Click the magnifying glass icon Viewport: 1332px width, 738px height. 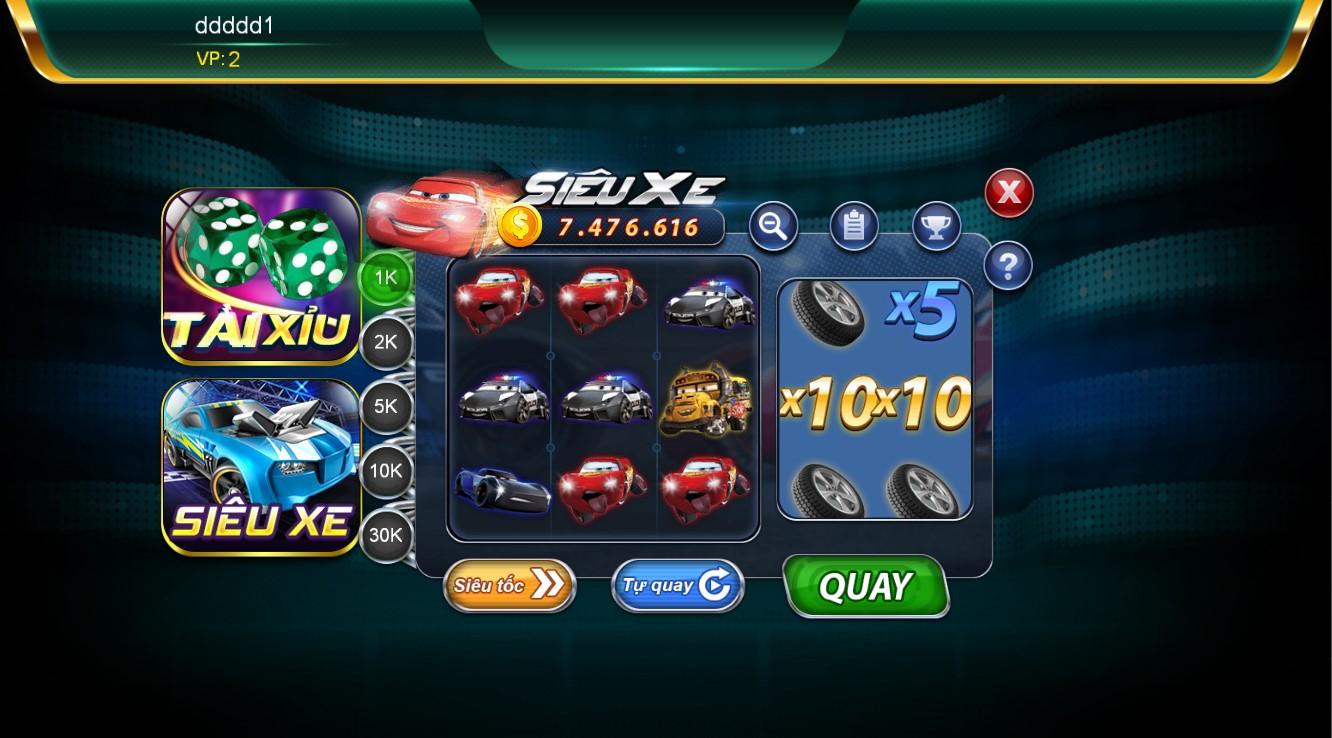(773, 226)
